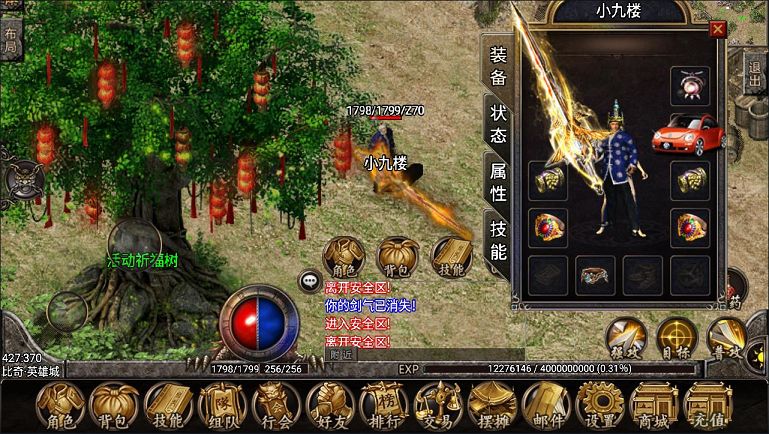Open the 设置 settings gear
The image size is (769, 434).
pyautogui.click(x=599, y=406)
